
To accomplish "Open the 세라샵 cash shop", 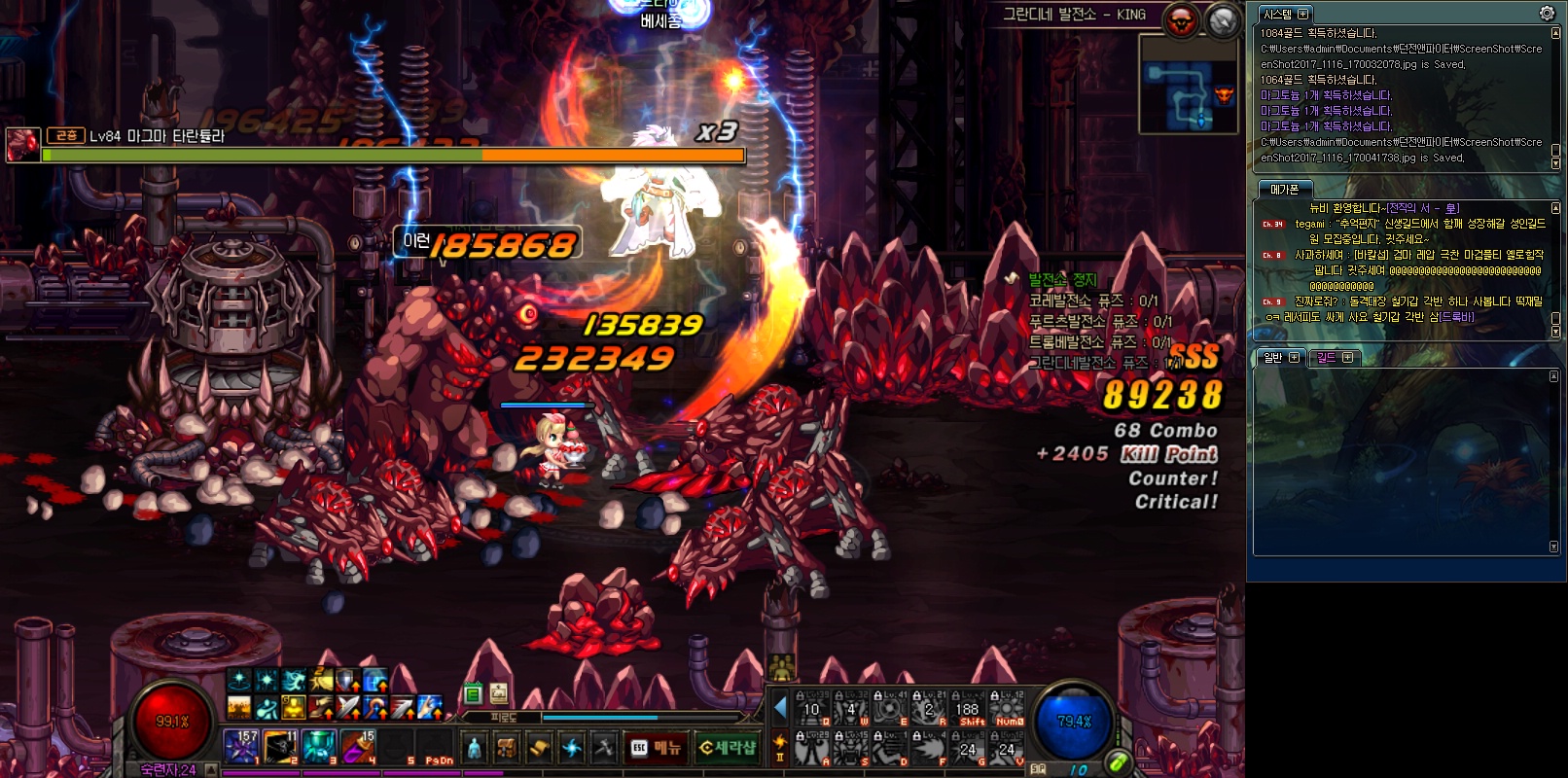I will [x=727, y=747].
